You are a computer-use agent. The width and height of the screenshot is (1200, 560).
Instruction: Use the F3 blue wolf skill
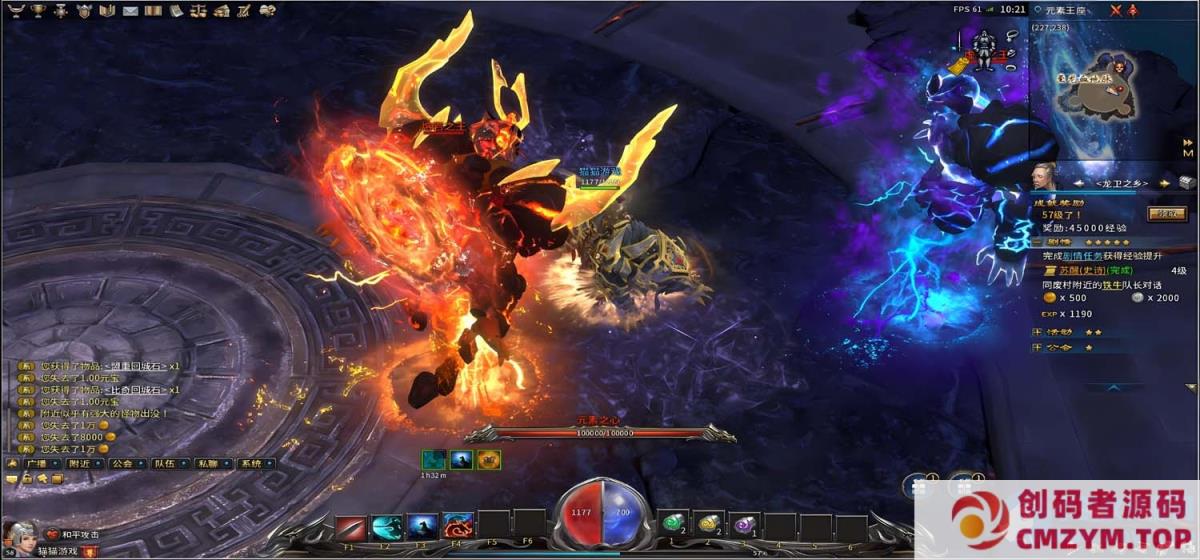(x=422, y=527)
